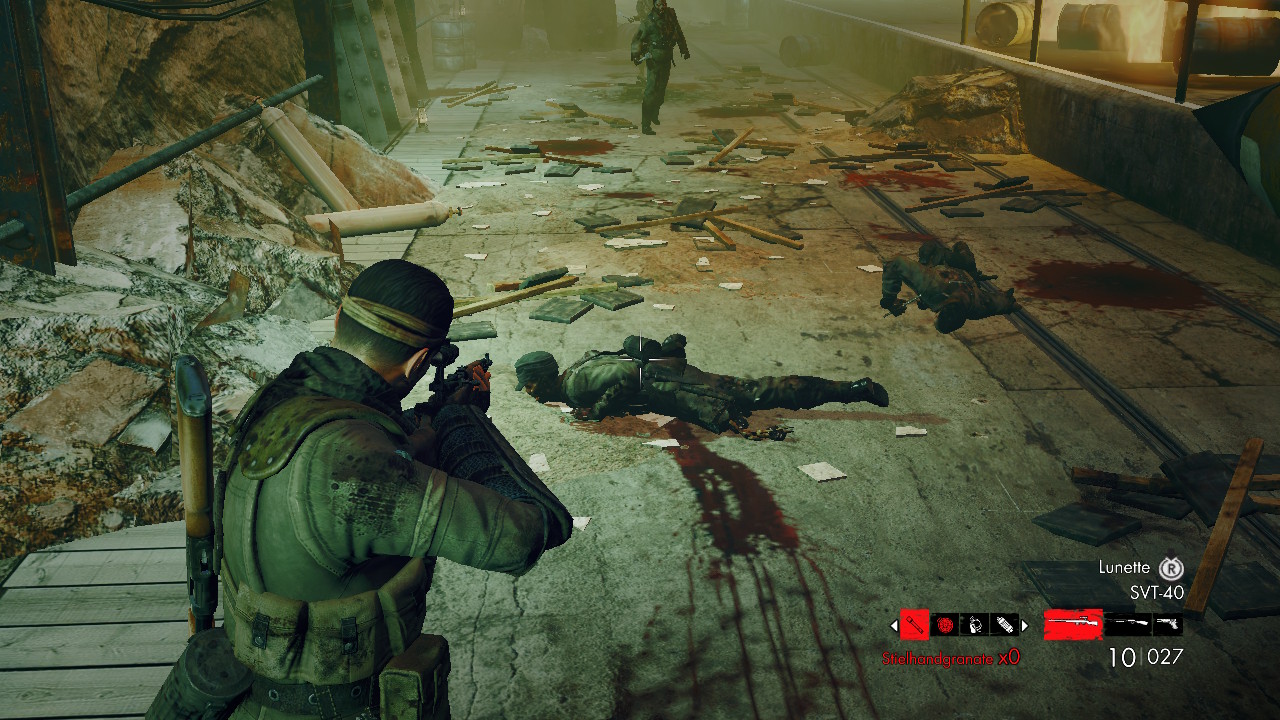The height and width of the screenshot is (720, 1280).
Task: Select the hand grenade item slot
Action: pos(975,625)
